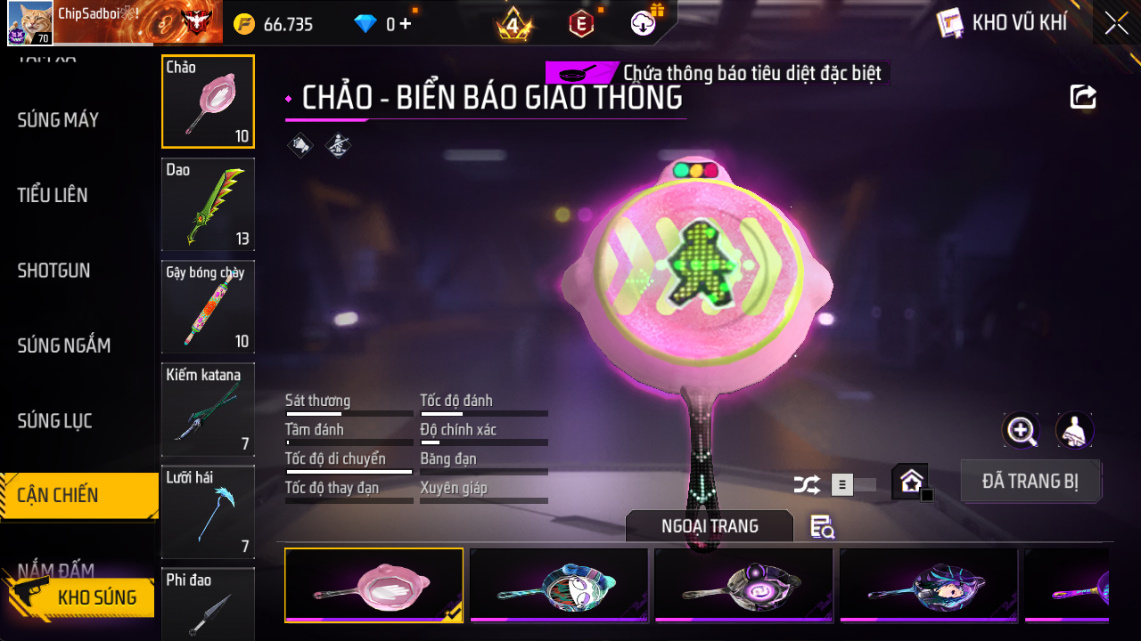Pick the Gậy bóng chày bat

[208, 307]
